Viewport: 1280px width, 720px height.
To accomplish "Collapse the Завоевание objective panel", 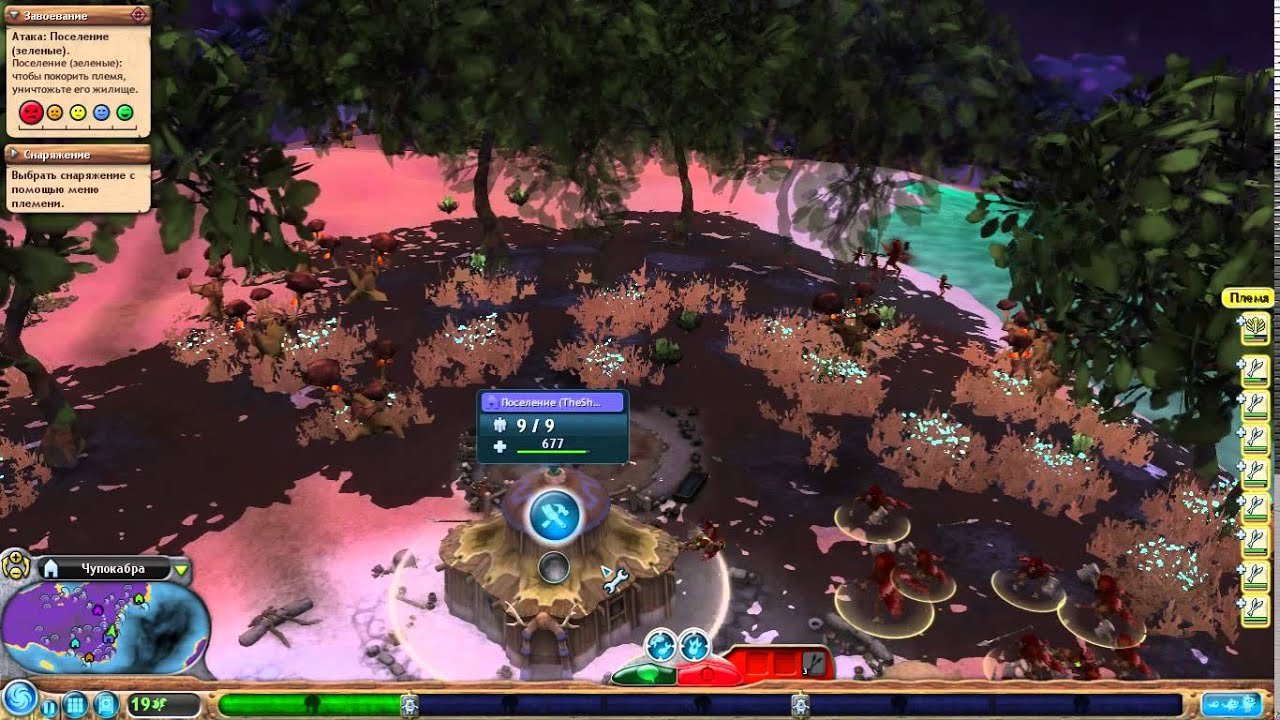I will (x=13, y=16).
